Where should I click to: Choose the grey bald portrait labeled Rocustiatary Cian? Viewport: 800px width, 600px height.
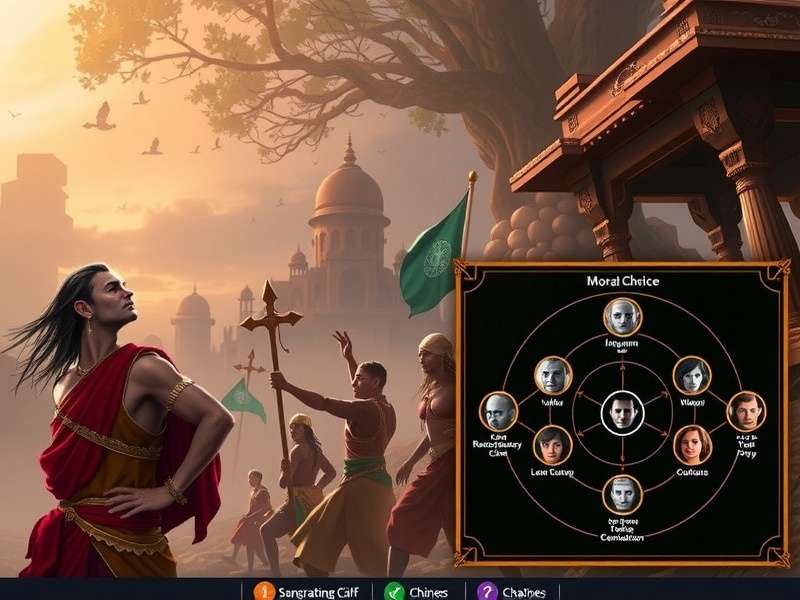[499, 412]
